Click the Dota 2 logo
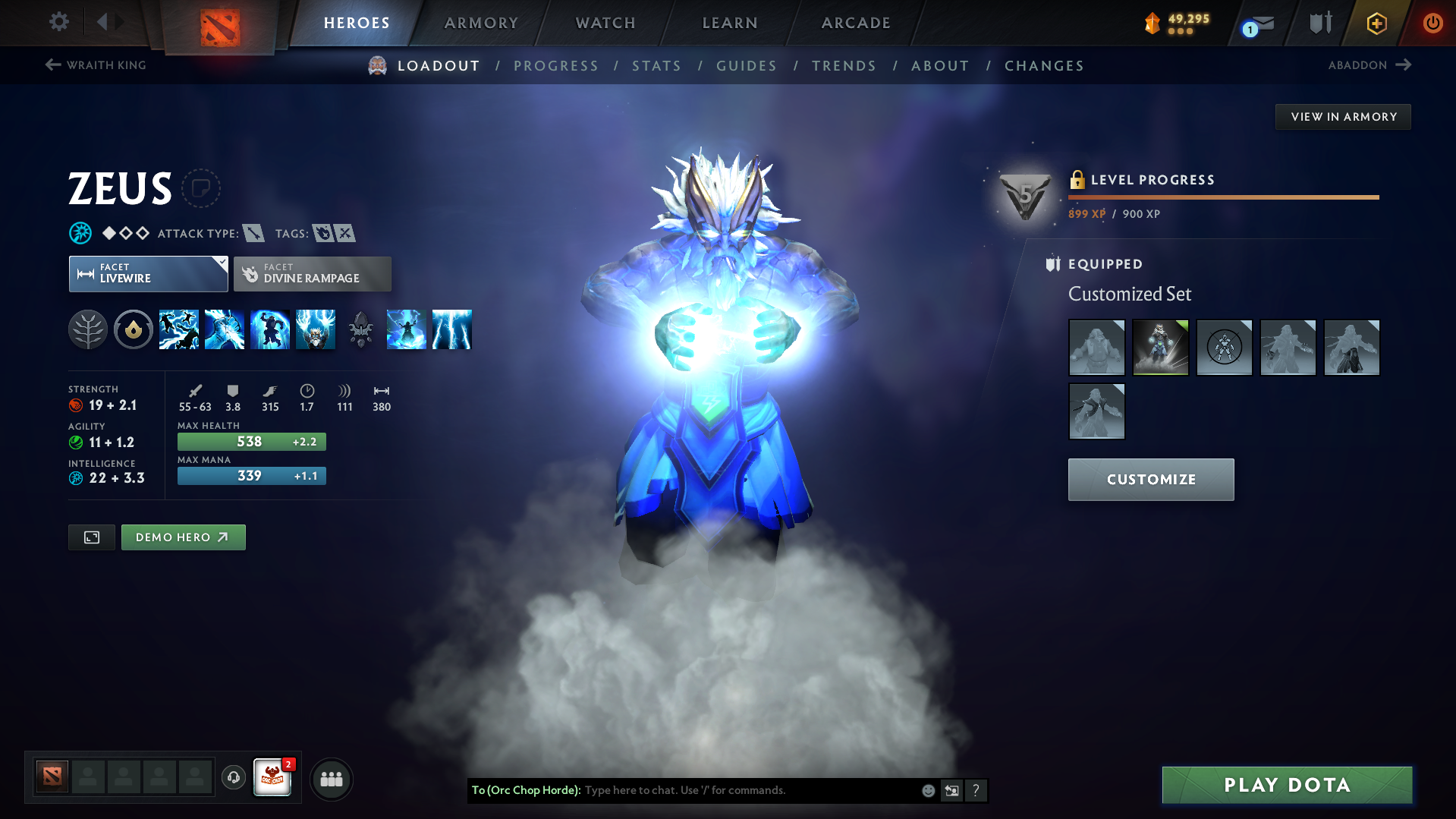Viewport: 1456px width, 819px height. 219,23
